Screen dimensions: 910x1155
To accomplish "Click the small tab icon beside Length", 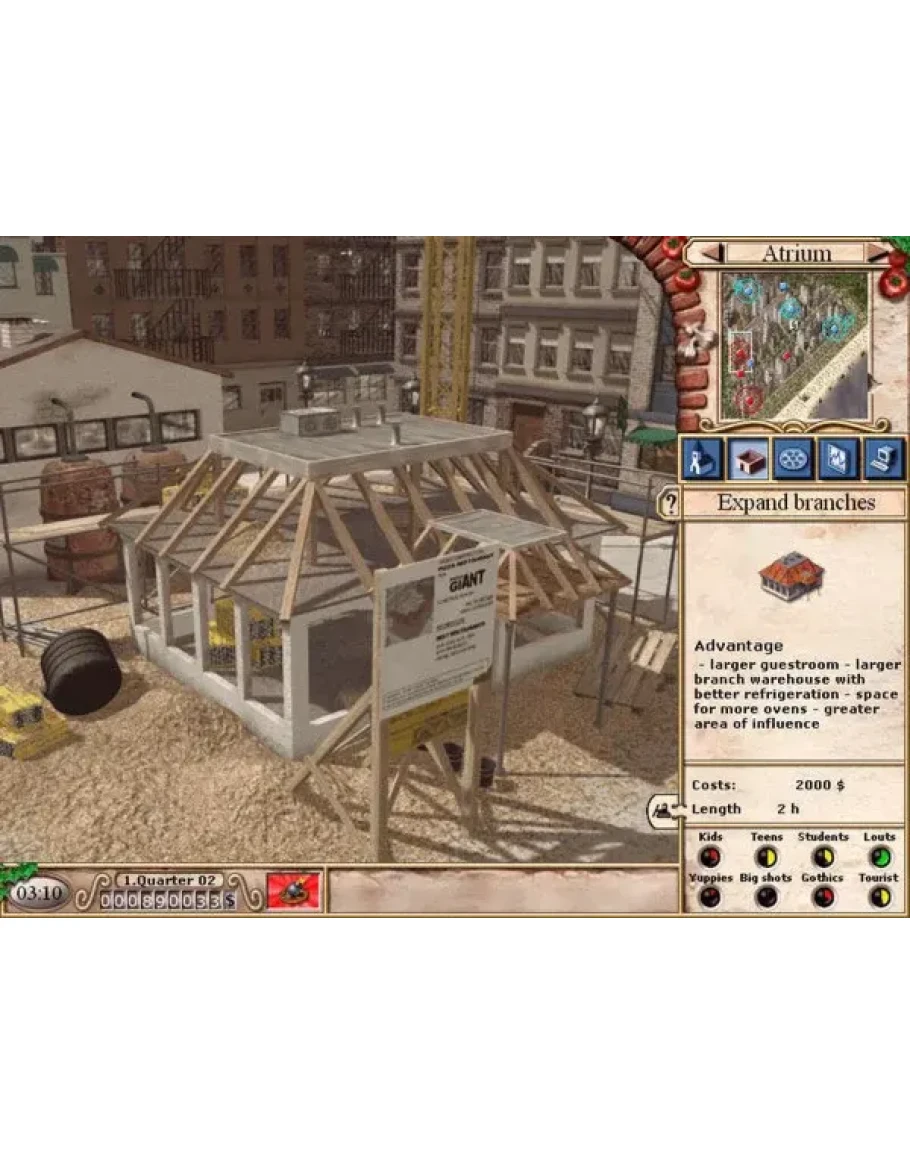I will [x=664, y=809].
